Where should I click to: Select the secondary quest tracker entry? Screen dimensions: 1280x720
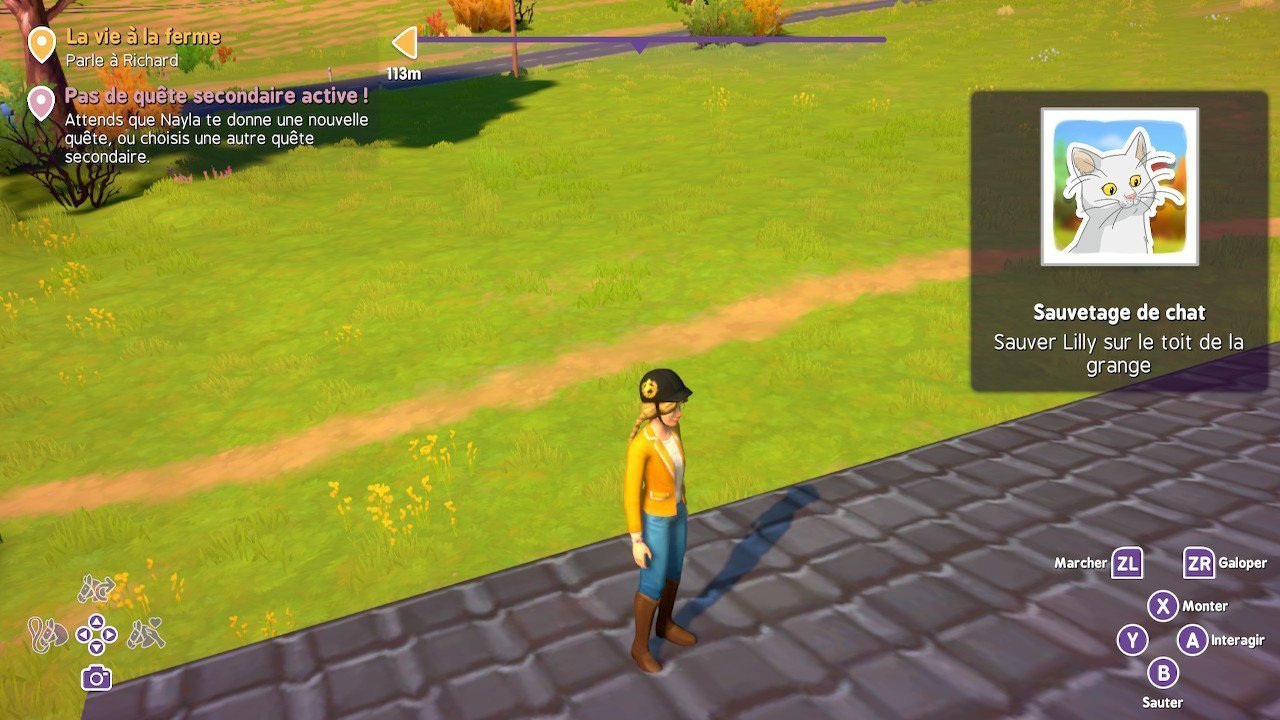216,97
